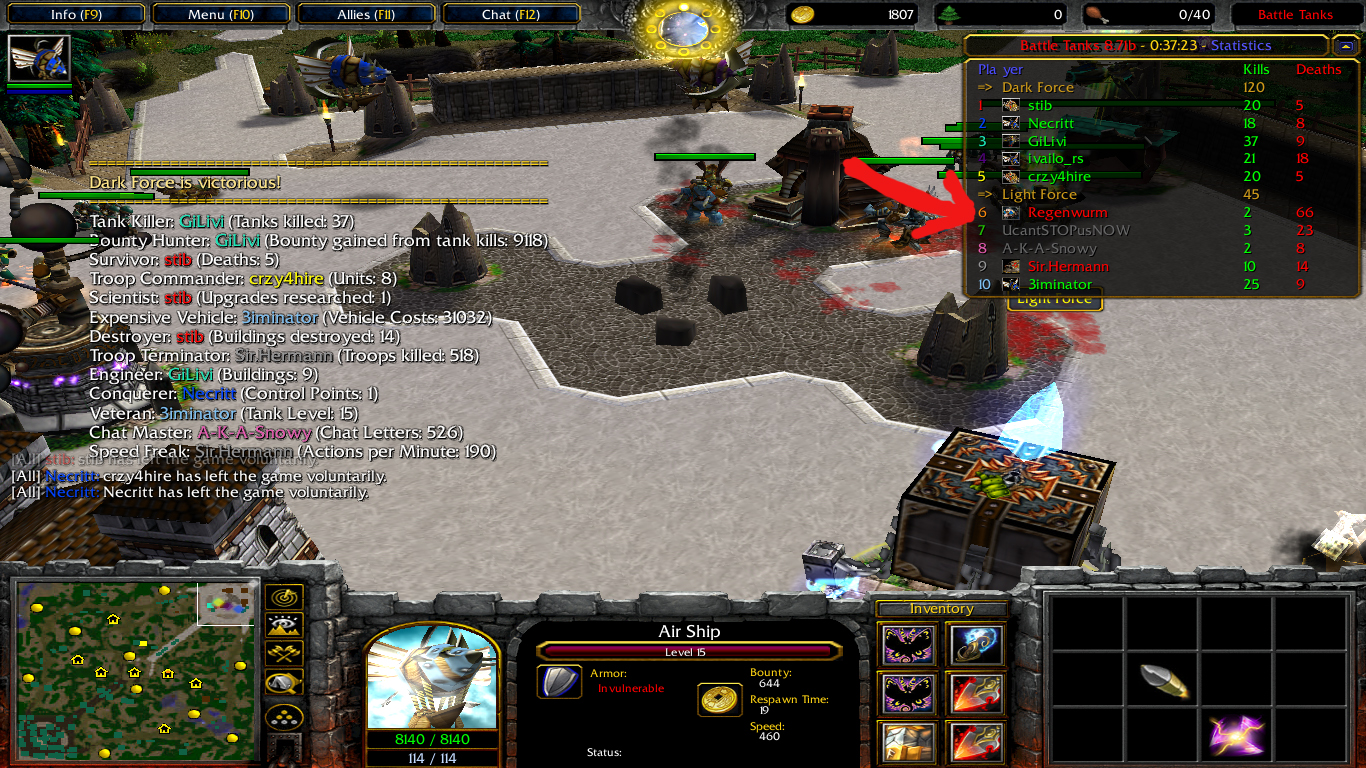This screenshot has width=1366, height=768.
Task: Toggle ally color mode with crossed axes
Action: (284, 655)
